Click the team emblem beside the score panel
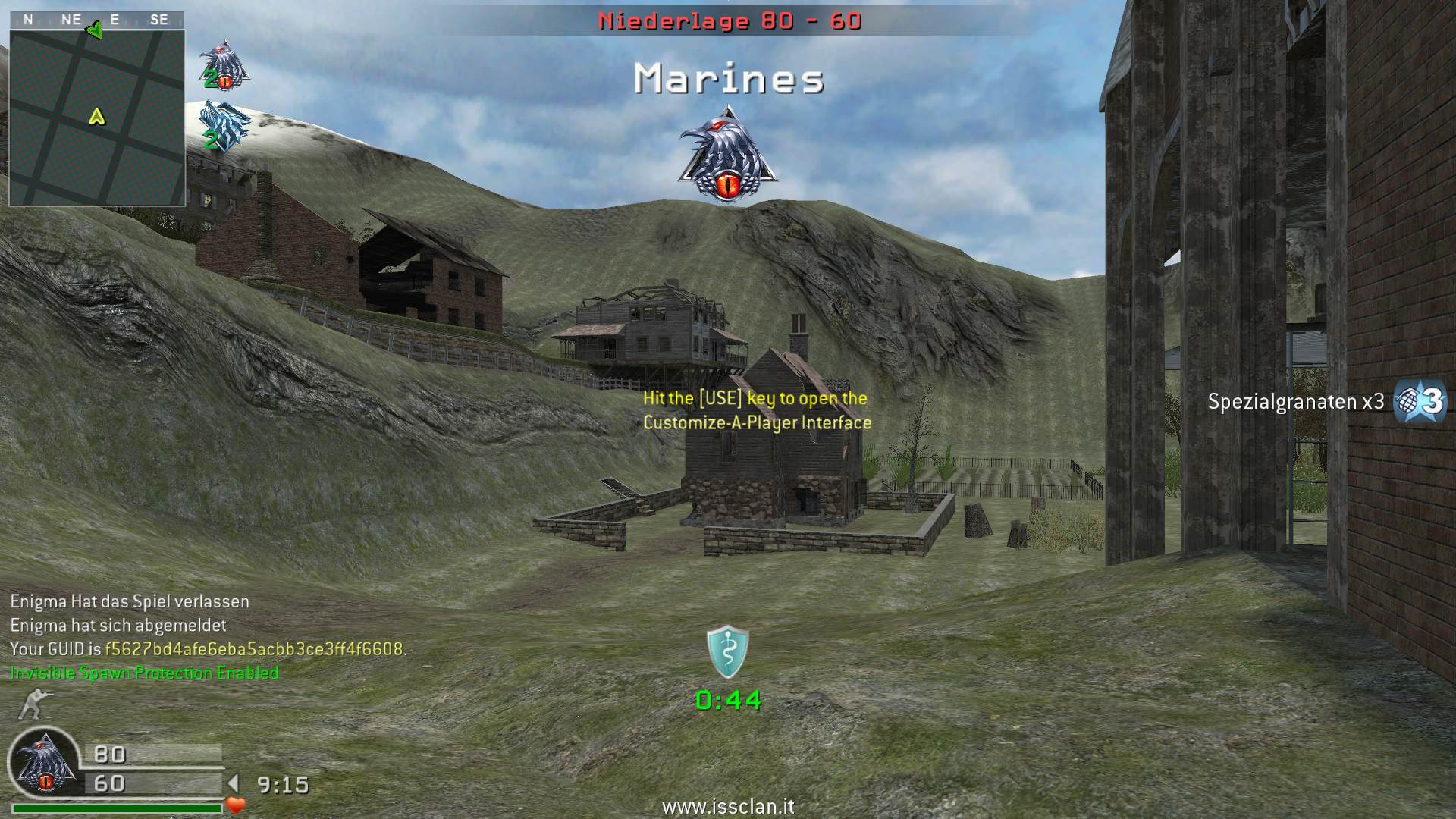Screen dimensions: 1456x819 (45, 764)
